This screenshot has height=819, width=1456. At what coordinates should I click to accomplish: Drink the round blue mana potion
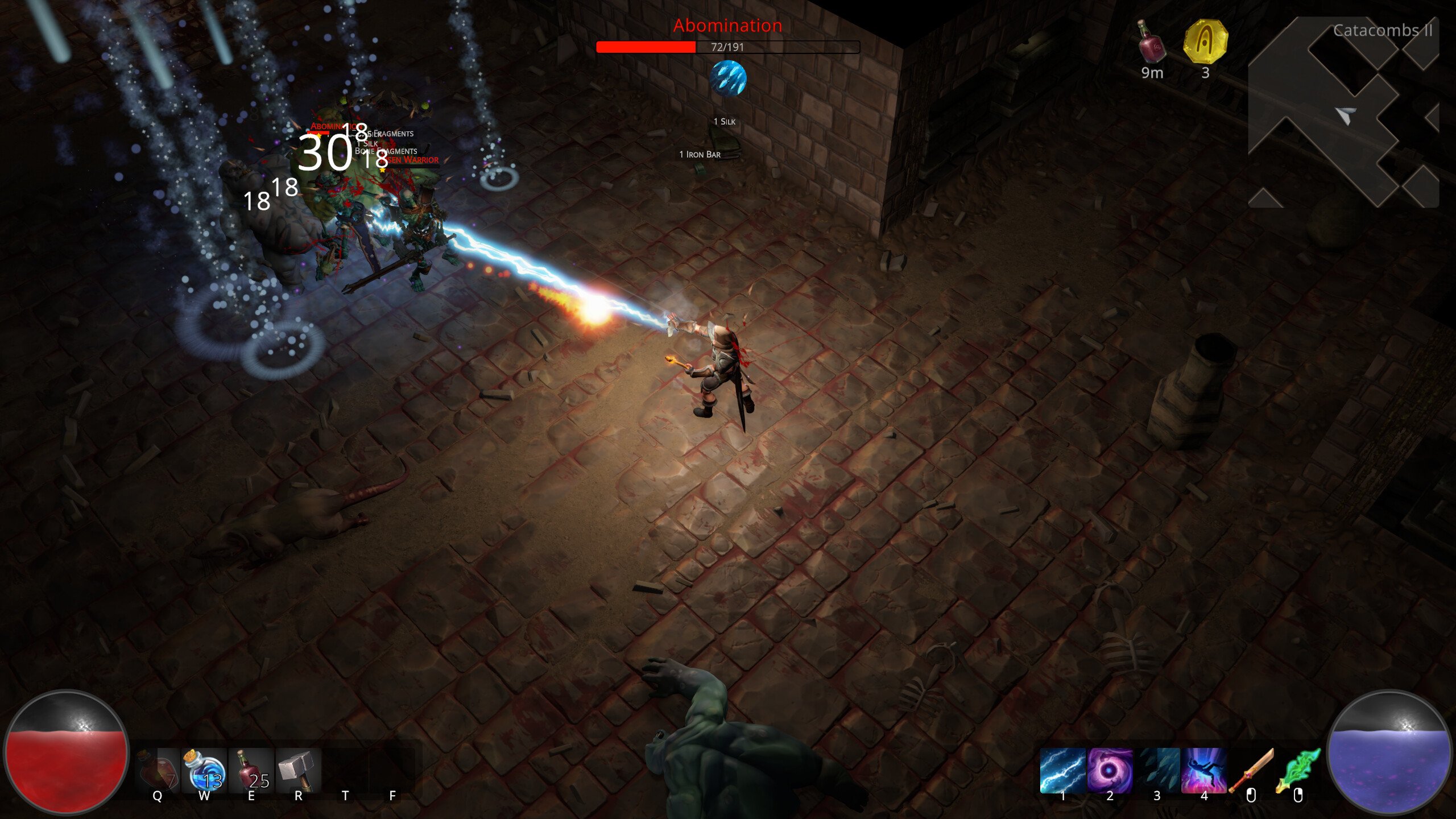(x=204, y=771)
